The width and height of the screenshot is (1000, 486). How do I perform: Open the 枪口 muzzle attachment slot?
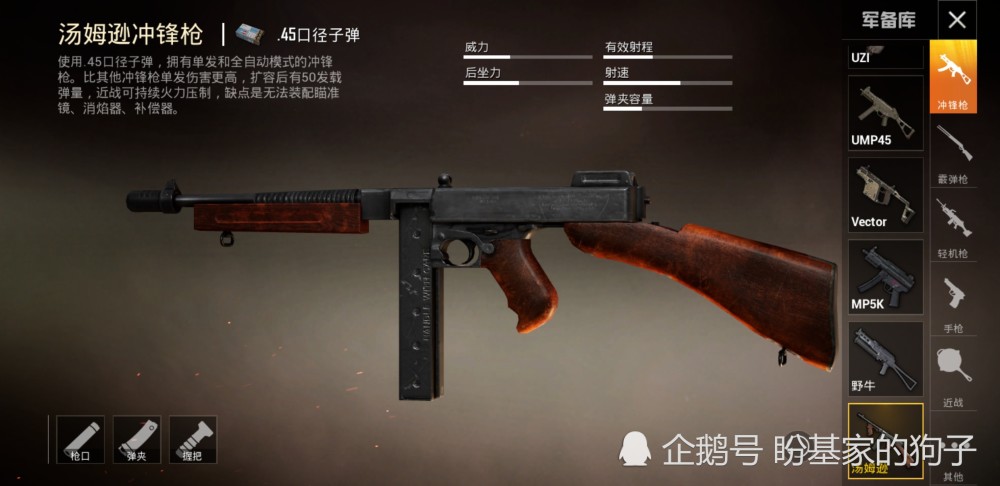point(80,440)
